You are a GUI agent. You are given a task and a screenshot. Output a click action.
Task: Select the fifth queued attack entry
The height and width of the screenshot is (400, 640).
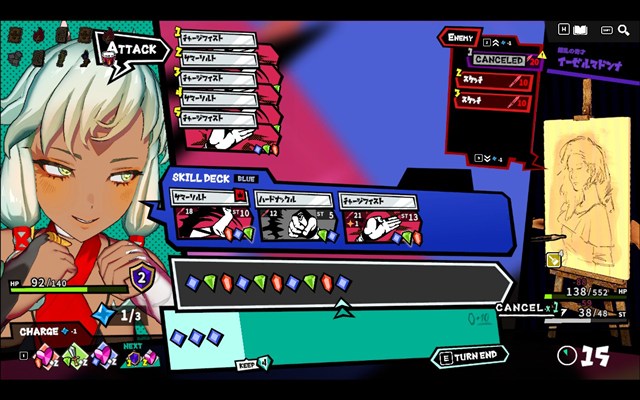218,118
